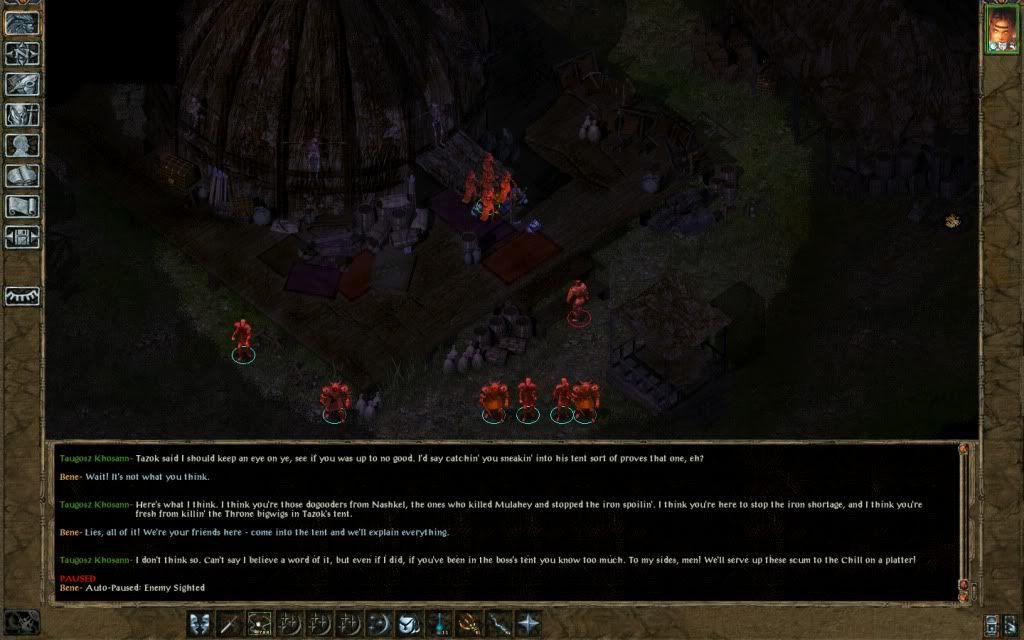The image size is (1024, 640).
Task: Select the character portrait of Bene
Action: [1001, 29]
